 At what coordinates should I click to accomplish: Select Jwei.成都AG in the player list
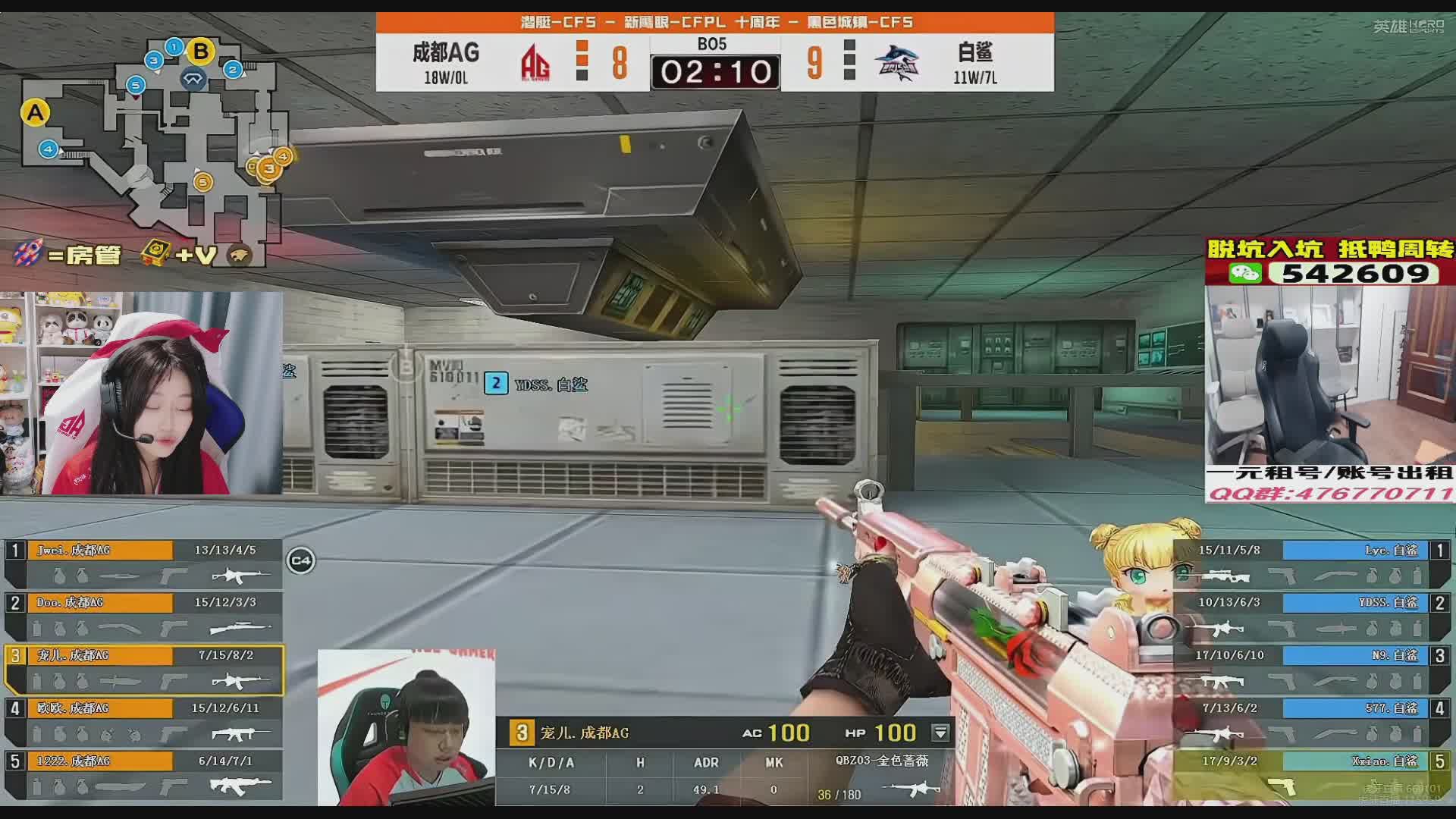pyautogui.click(x=144, y=563)
